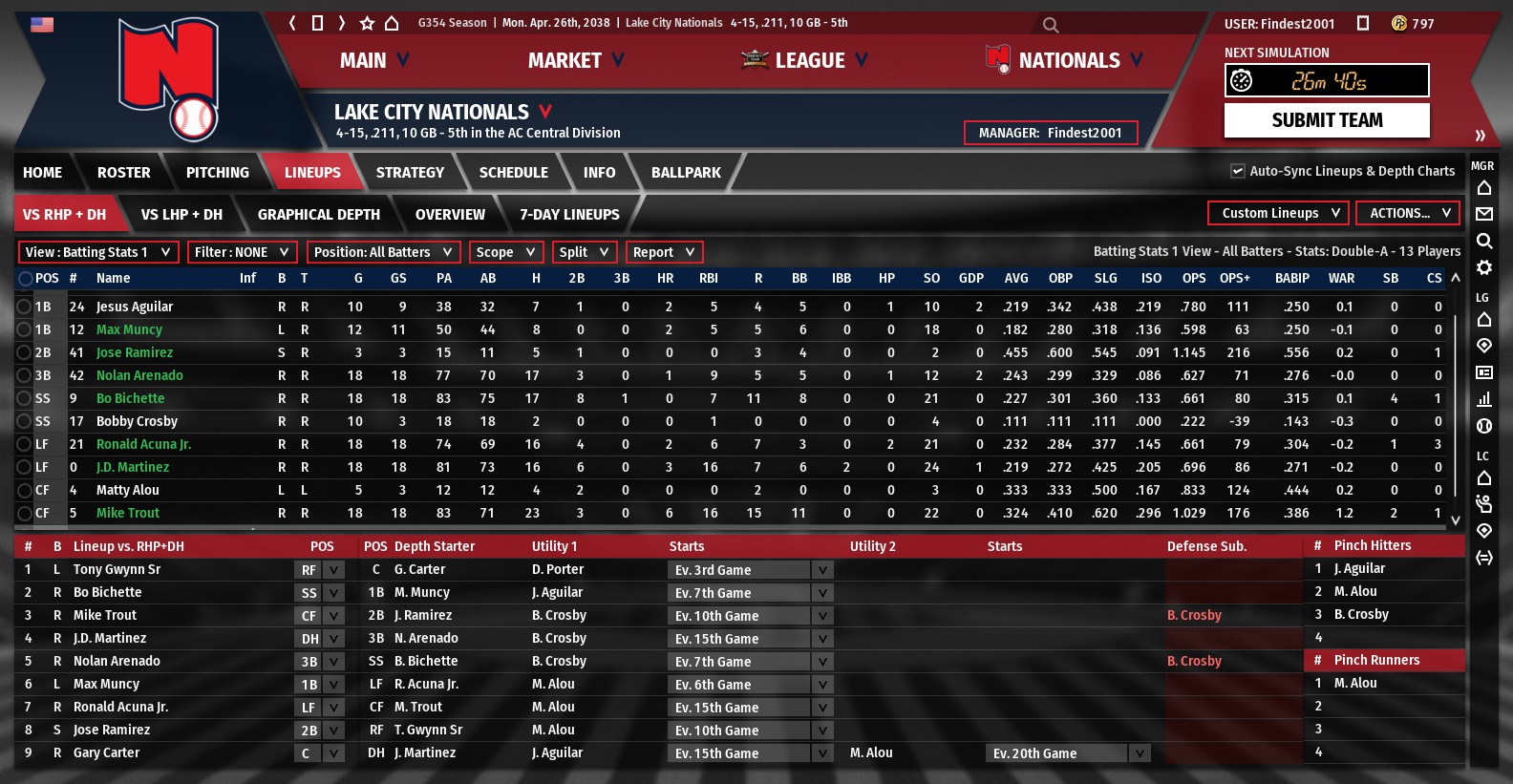Go to the STRATEGY tab
The image size is (1513, 784).
click(410, 173)
